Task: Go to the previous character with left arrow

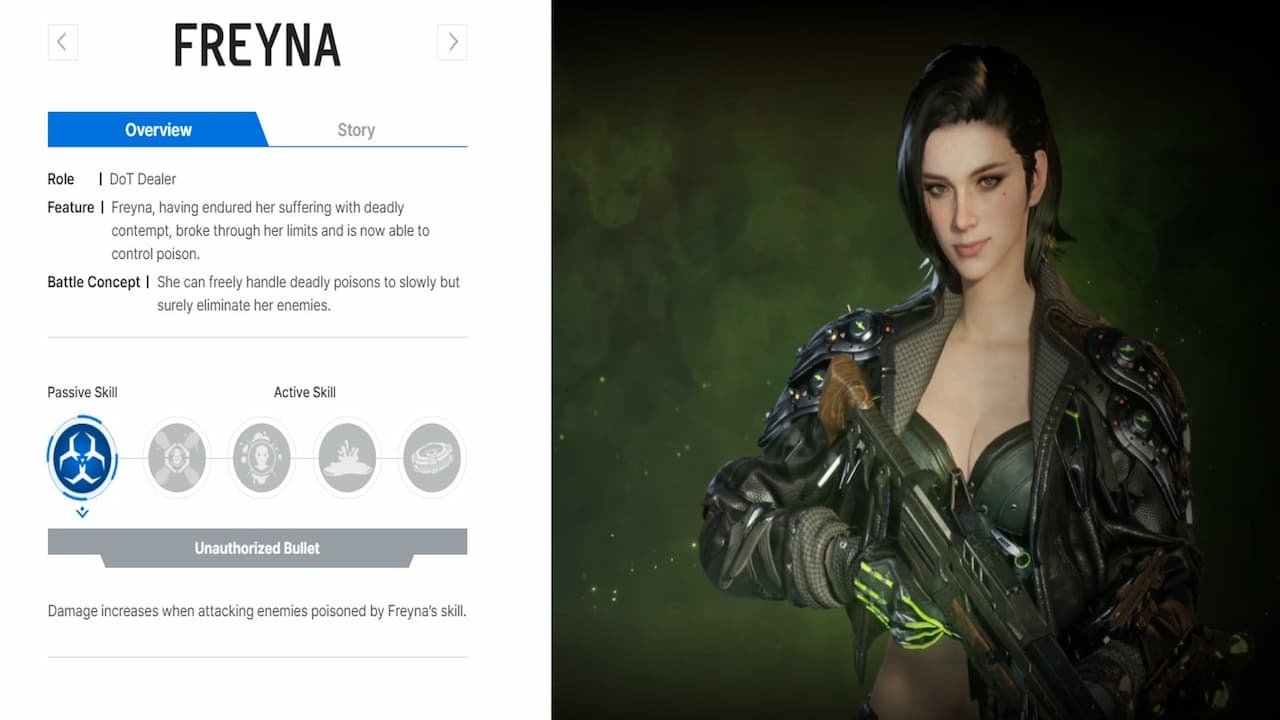Action: click(x=62, y=42)
